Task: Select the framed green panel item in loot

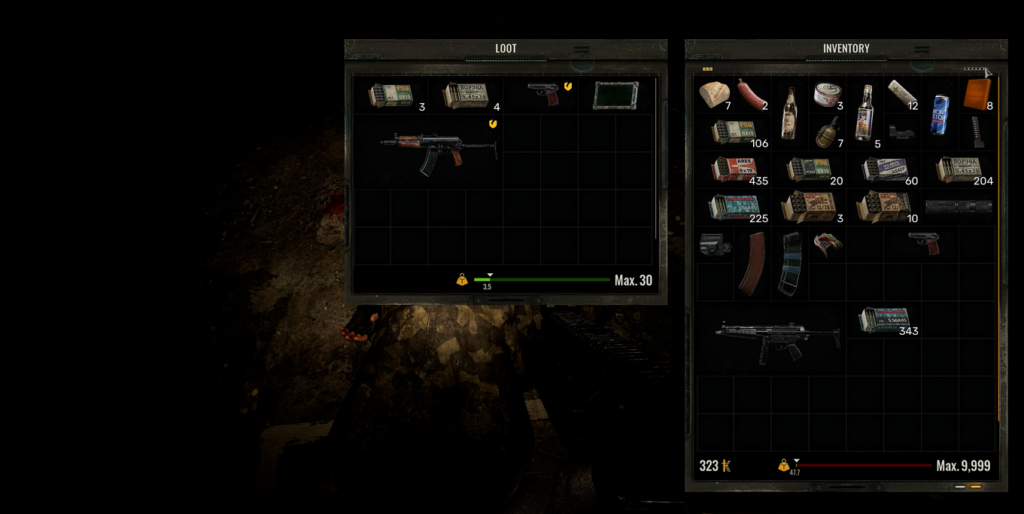Action: 616,95
